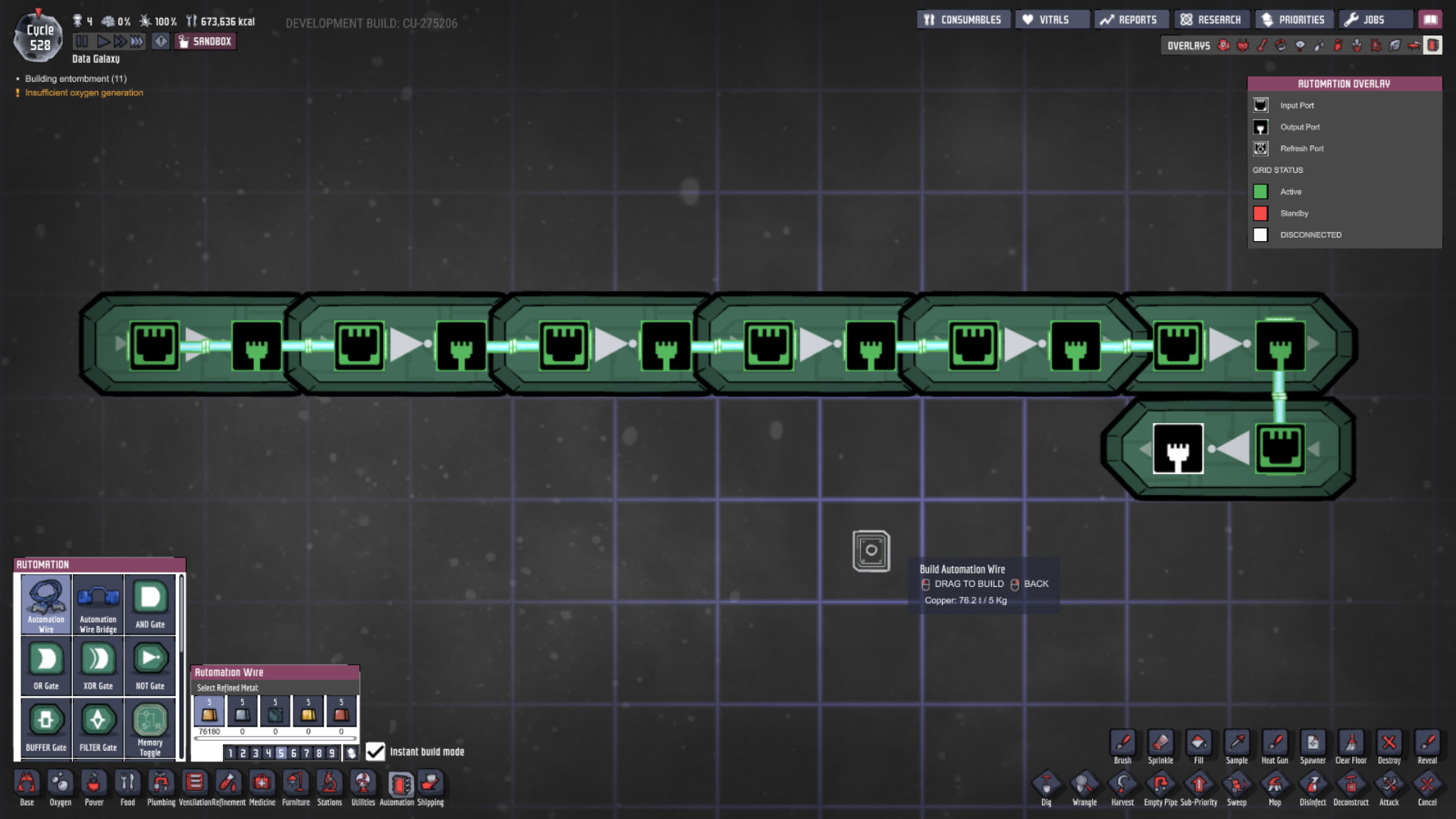Set build priority to 9
Viewport: 1456px width, 819px height.
click(x=332, y=753)
